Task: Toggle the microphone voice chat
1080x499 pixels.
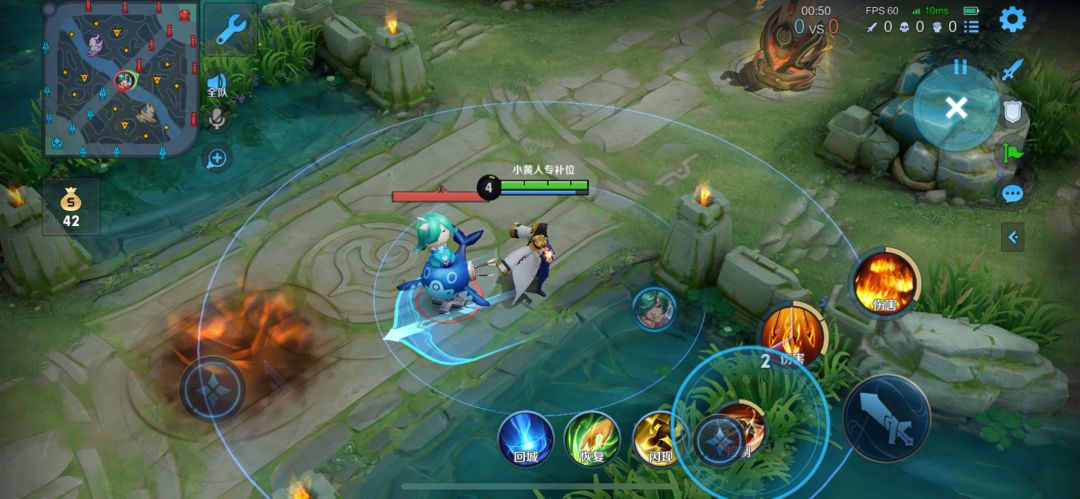Action: pos(216,120)
